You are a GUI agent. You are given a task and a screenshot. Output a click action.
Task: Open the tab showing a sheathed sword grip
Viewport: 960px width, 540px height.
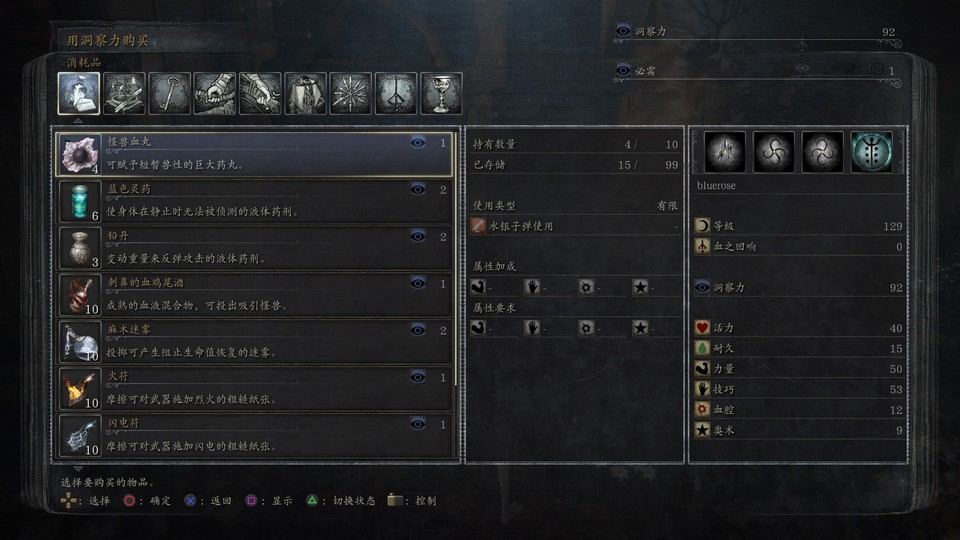tap(215, 94)
